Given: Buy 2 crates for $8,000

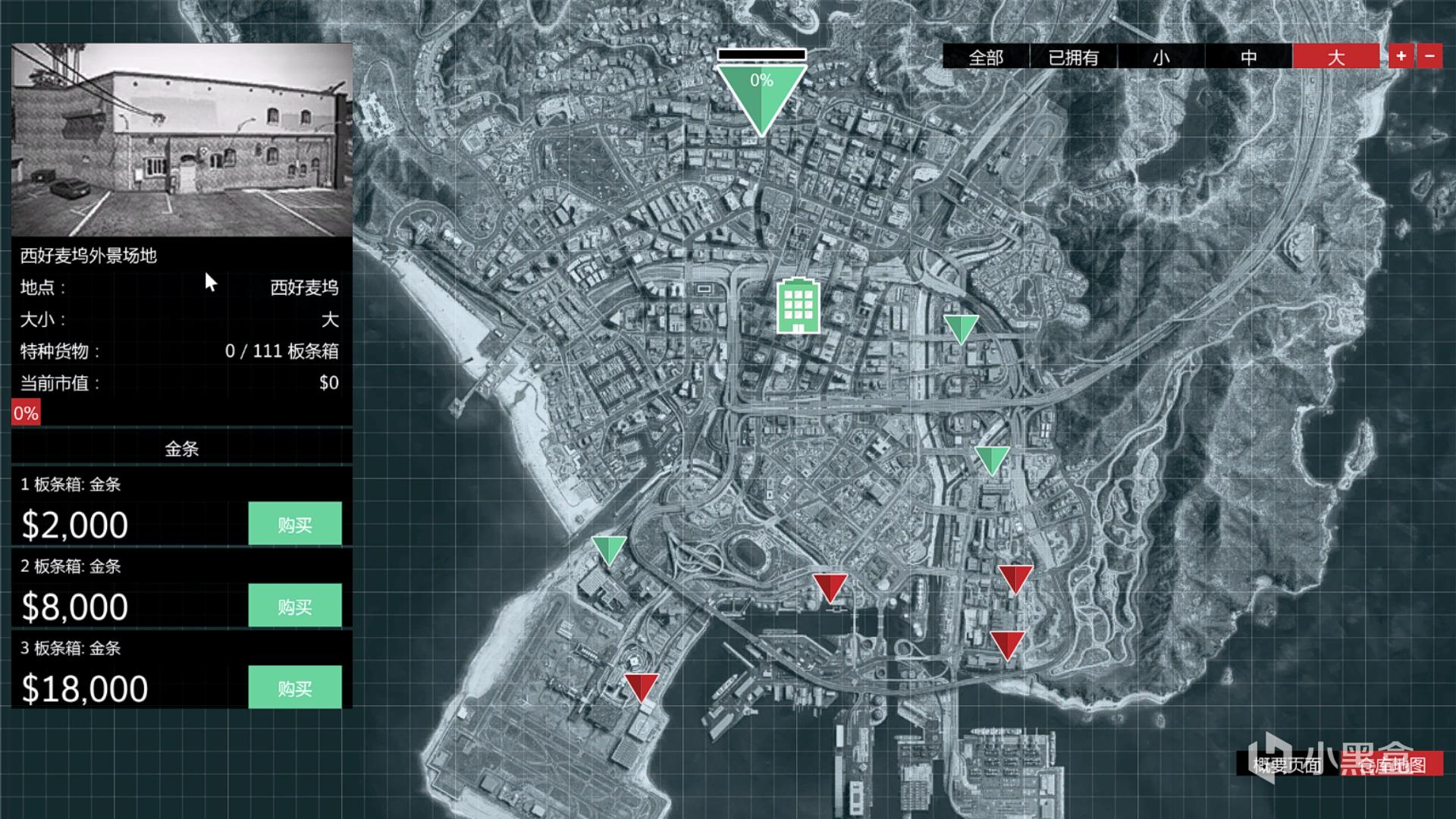Looking at the screenshot, I should point(294,606).
